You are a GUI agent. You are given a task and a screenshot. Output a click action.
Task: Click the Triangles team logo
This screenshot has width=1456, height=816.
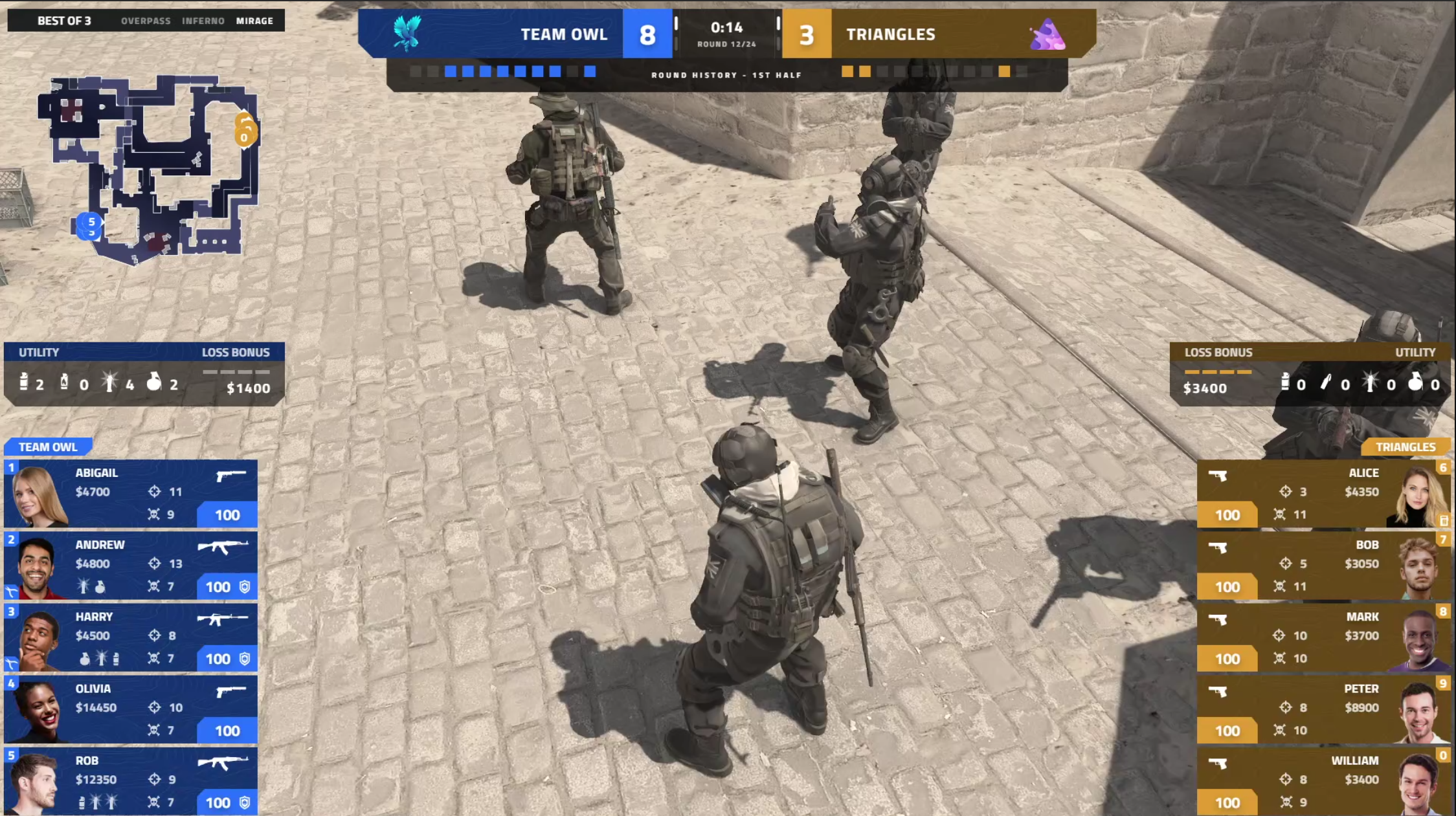pos(1046,35)
